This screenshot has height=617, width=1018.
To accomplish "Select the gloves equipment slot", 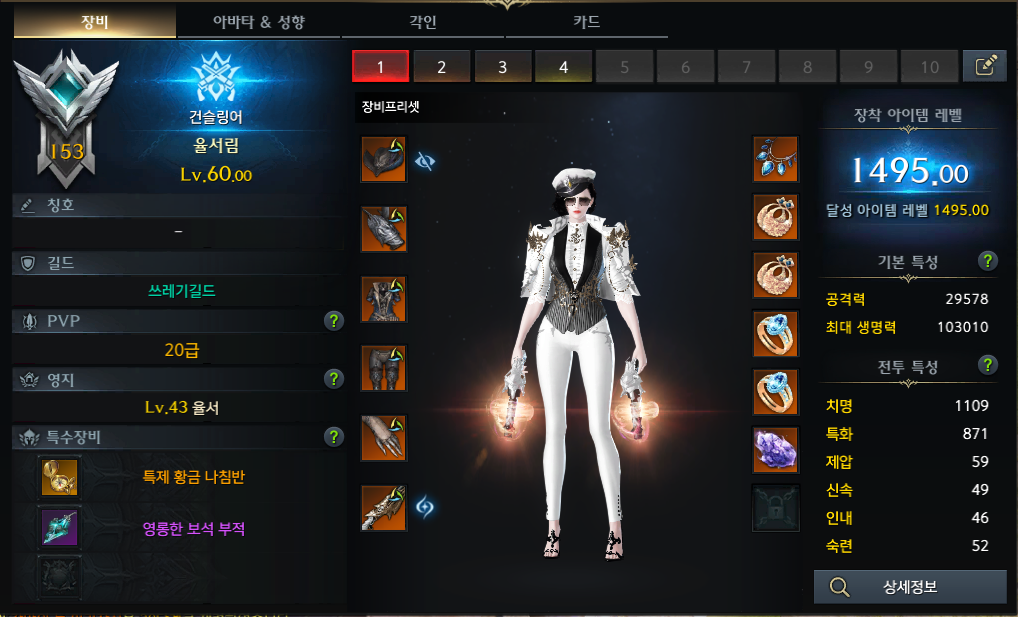I will point(384,437).
